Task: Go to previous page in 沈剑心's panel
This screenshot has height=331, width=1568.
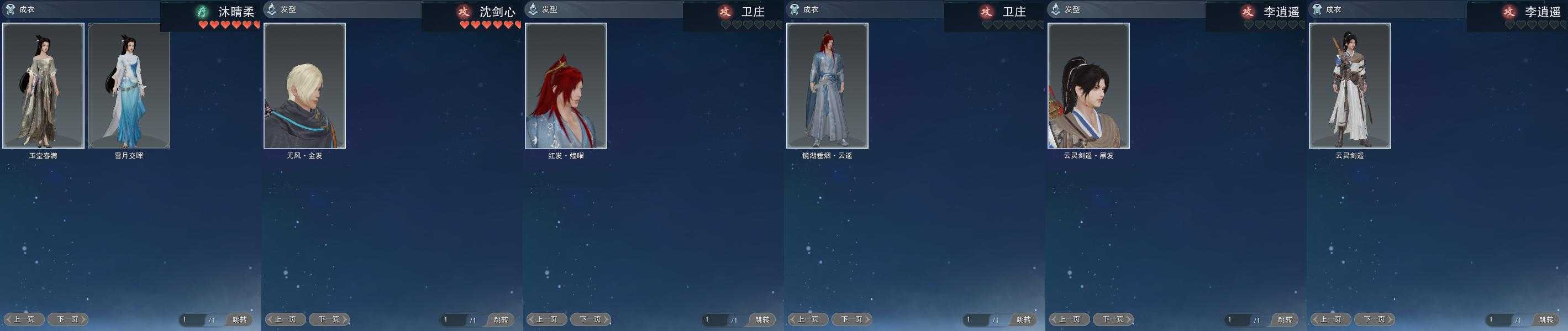Action: point(285,319)
